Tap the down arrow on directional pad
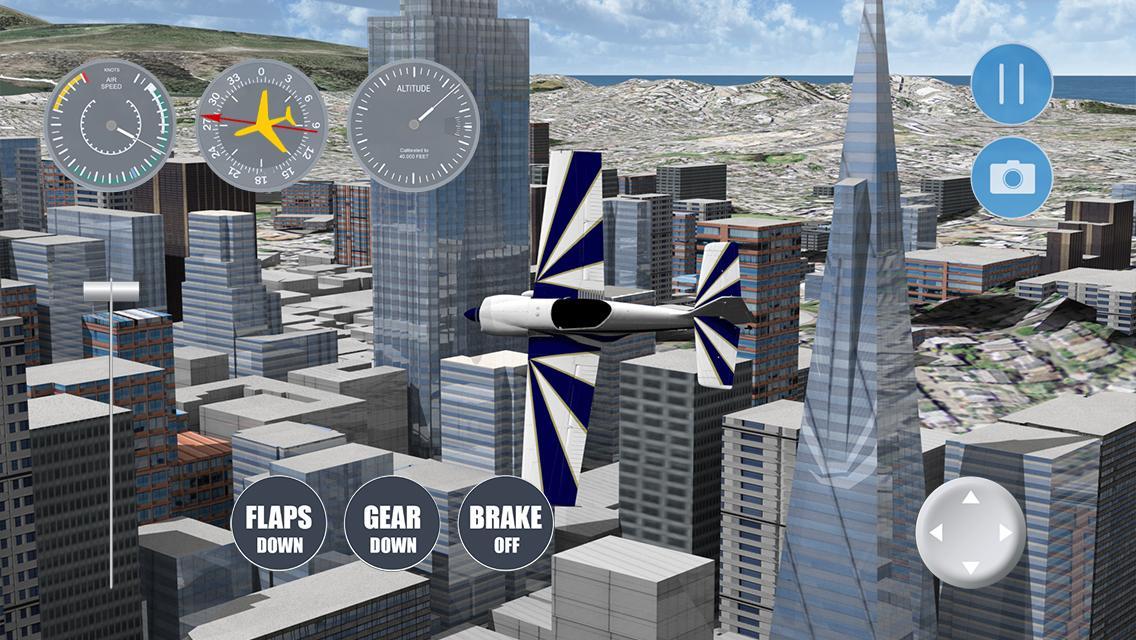 pos(970,568)
